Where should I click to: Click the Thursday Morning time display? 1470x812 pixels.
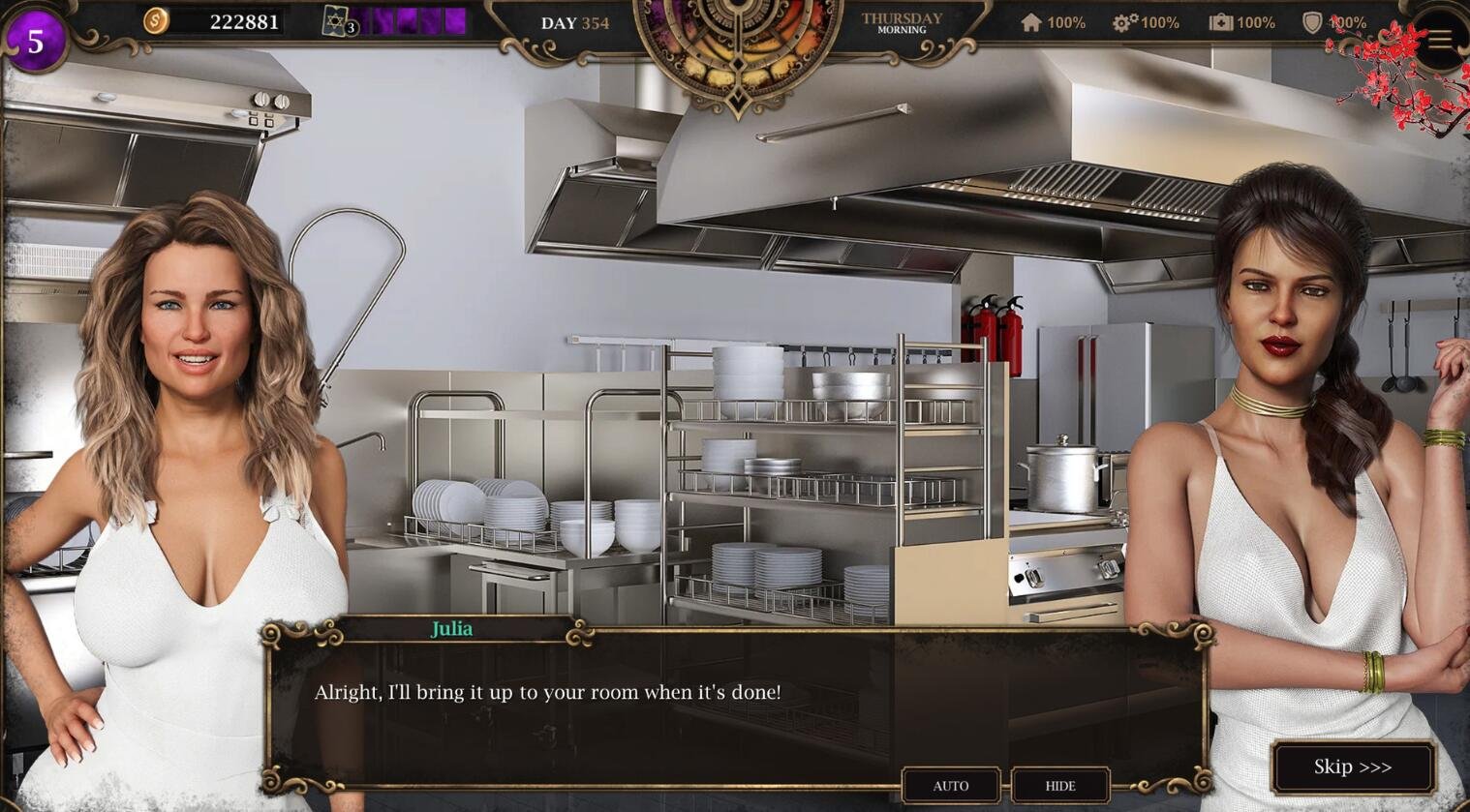[x=902, y=21]
